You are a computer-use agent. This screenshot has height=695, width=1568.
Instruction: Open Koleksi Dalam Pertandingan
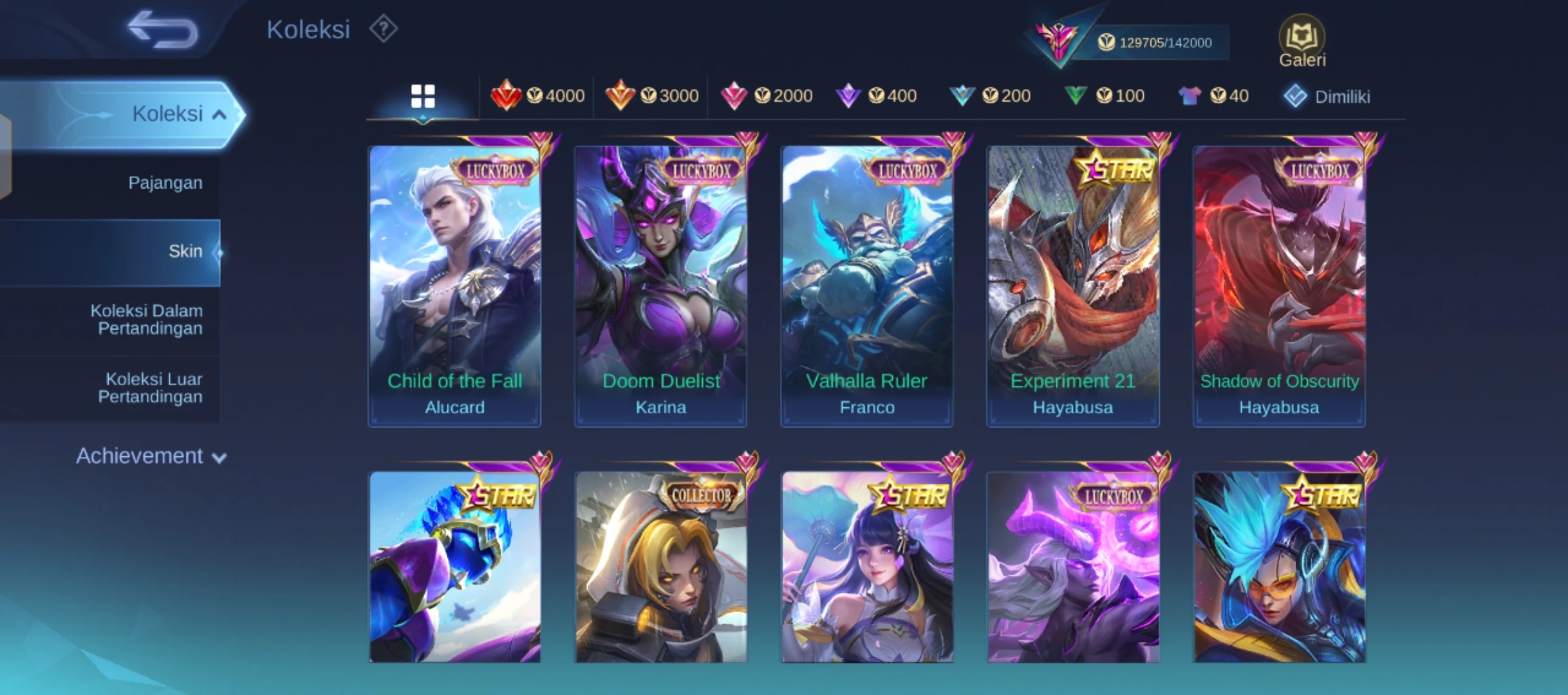[147, 319]
